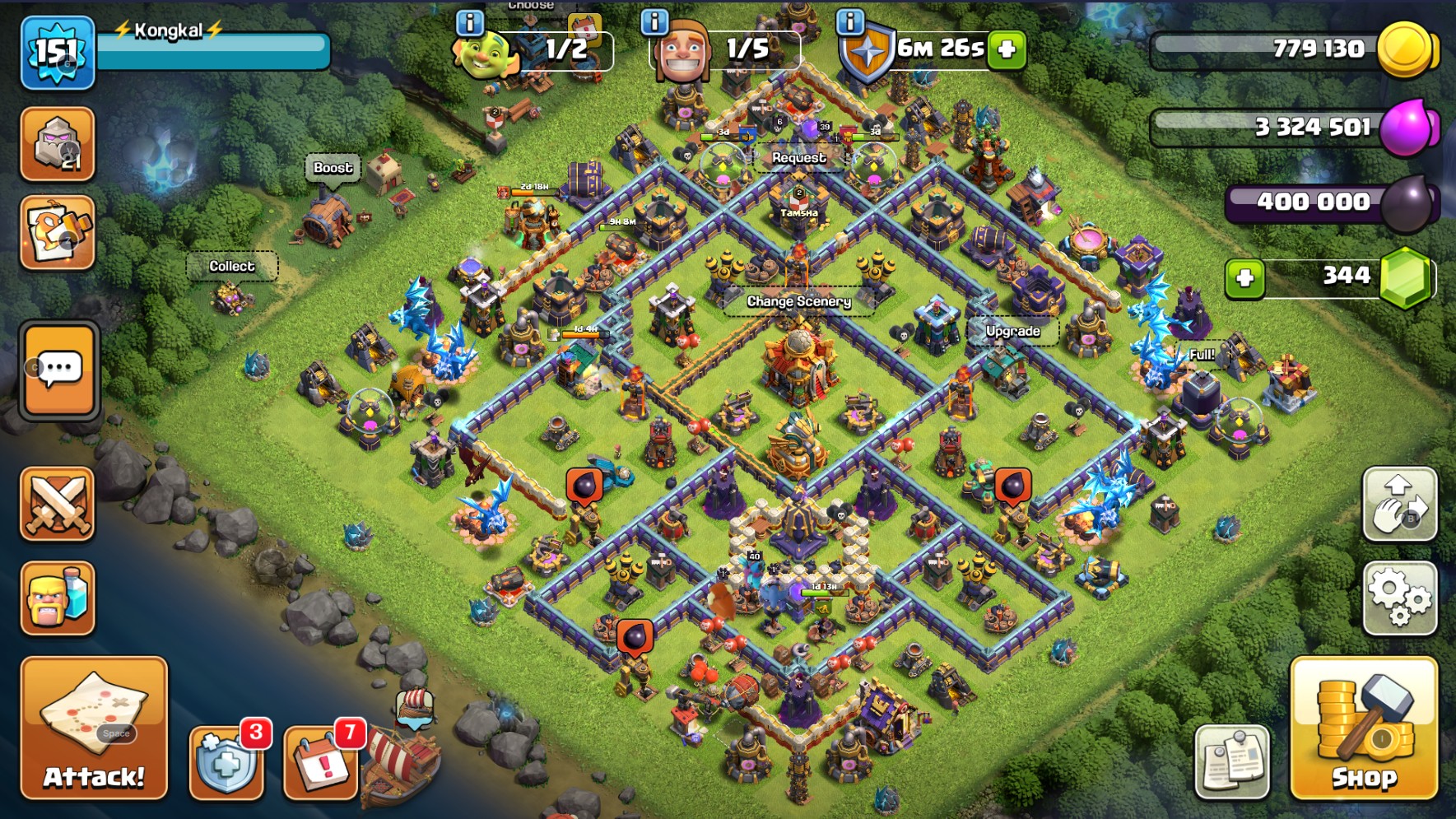This screenshot has height=819, width=1456.
Task: Open the chat panel
Action: (x=58, y=370)
